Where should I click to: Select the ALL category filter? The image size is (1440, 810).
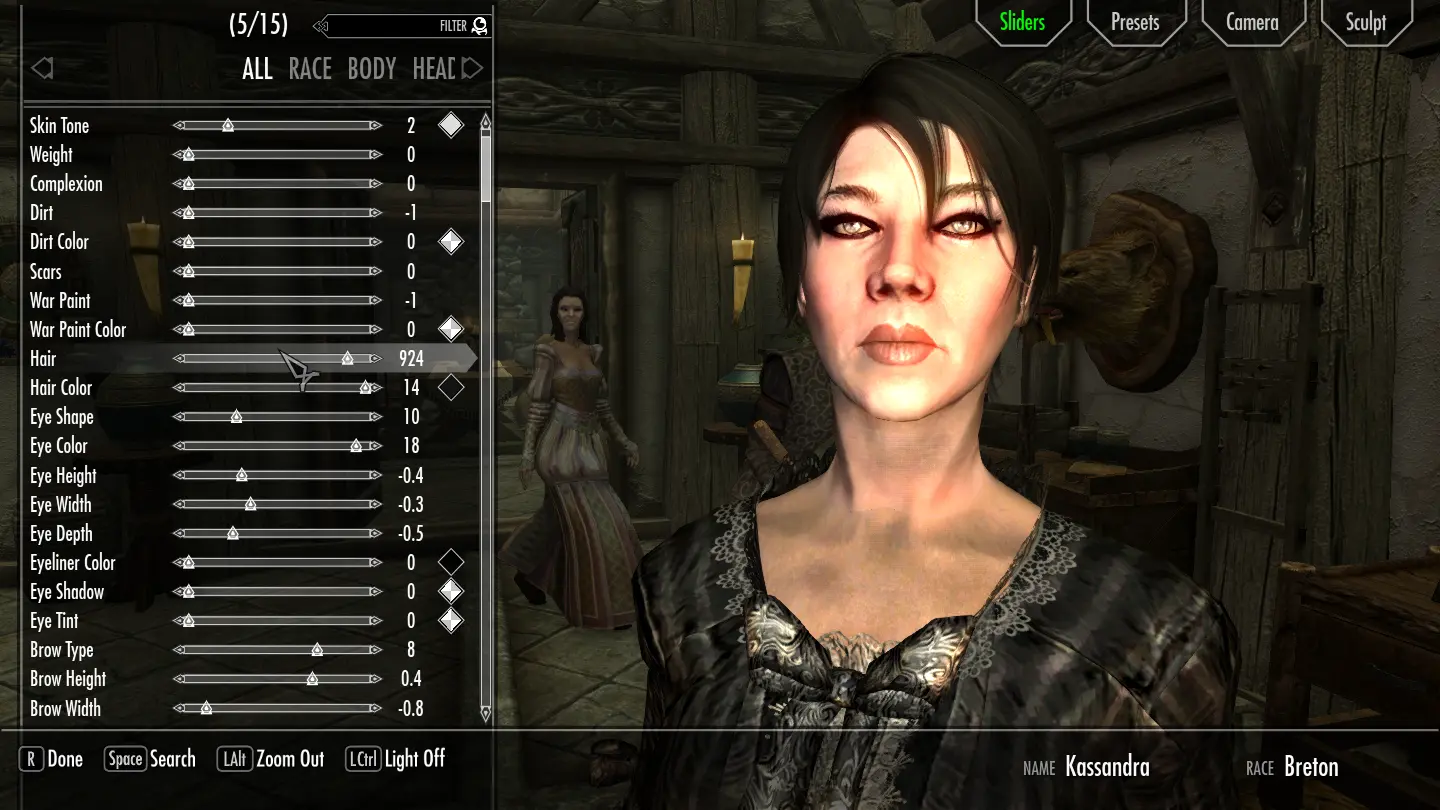(257, 69)
